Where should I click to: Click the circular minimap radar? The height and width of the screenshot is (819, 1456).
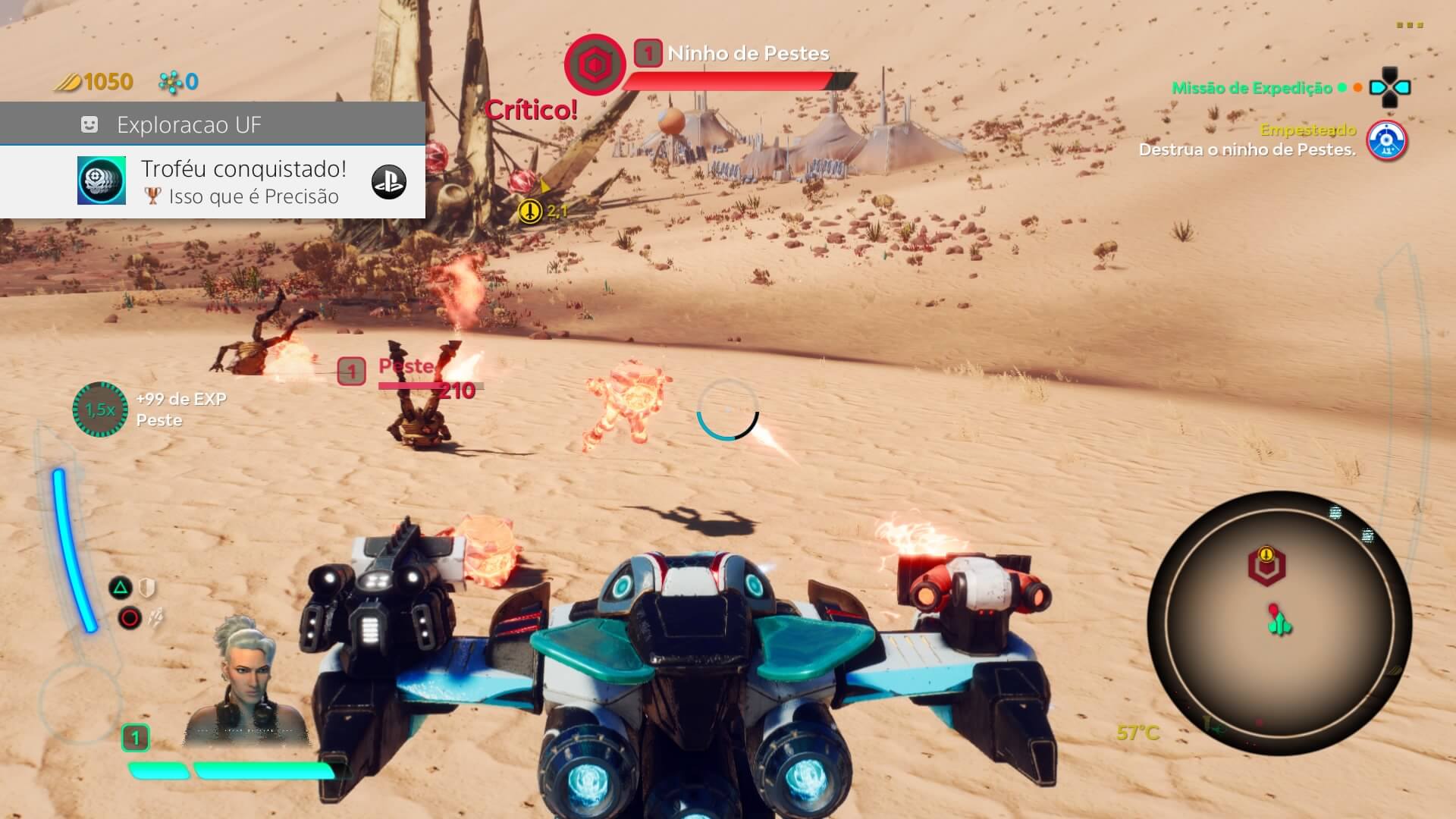[x=1279, y=623]
